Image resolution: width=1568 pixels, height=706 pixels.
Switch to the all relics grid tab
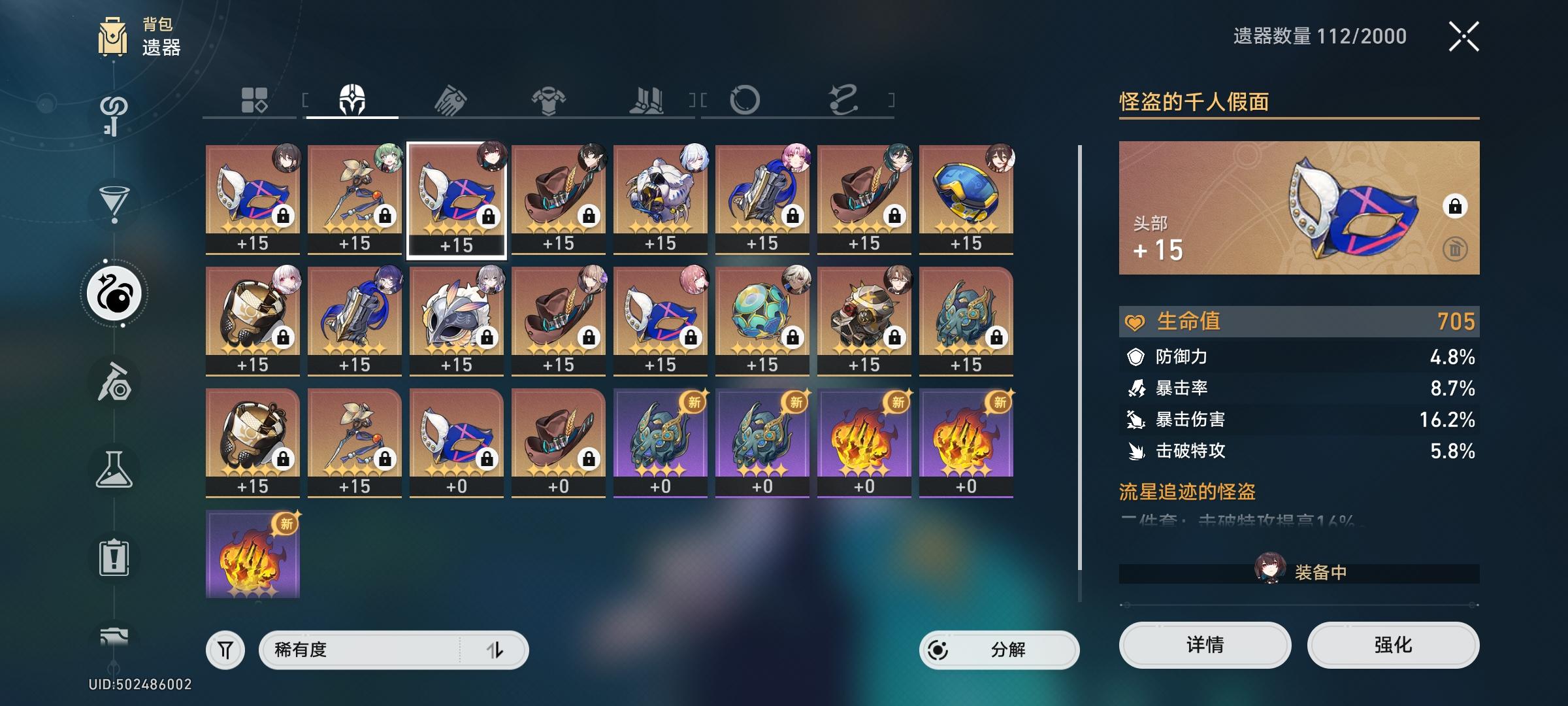point(255,98)
